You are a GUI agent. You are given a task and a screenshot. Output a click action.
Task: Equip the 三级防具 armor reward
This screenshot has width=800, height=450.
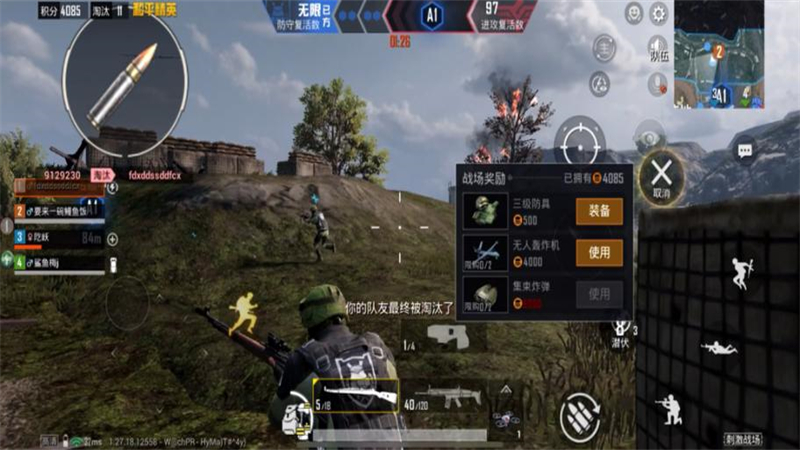(599, 211)
